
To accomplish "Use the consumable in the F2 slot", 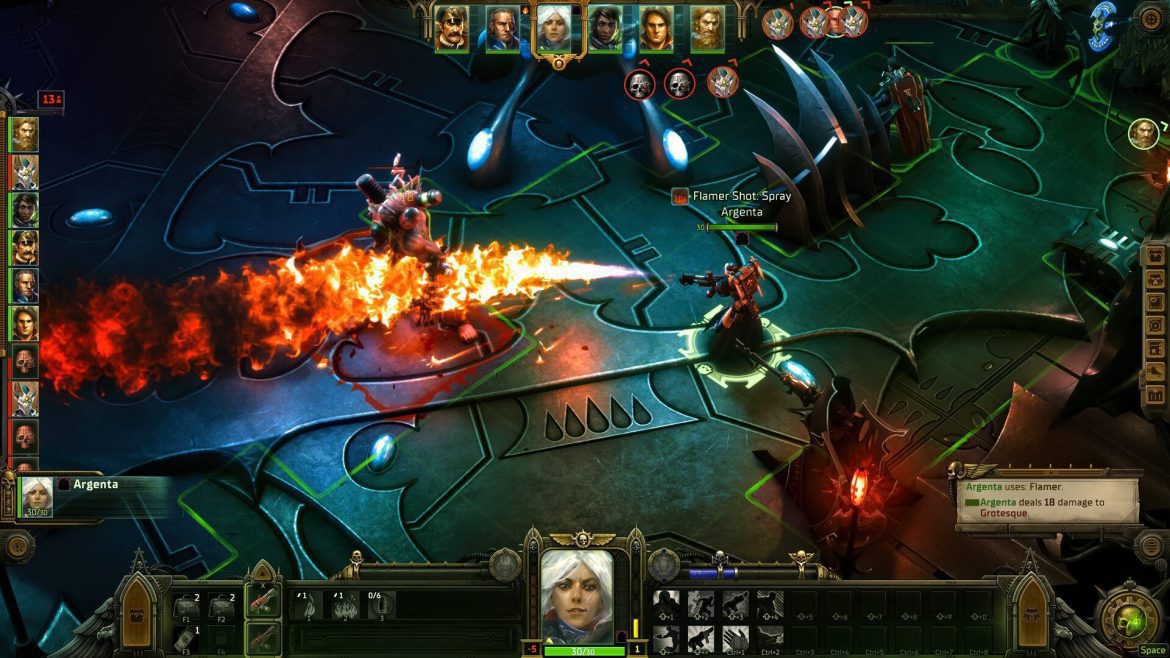I will [x=220, y=606].
